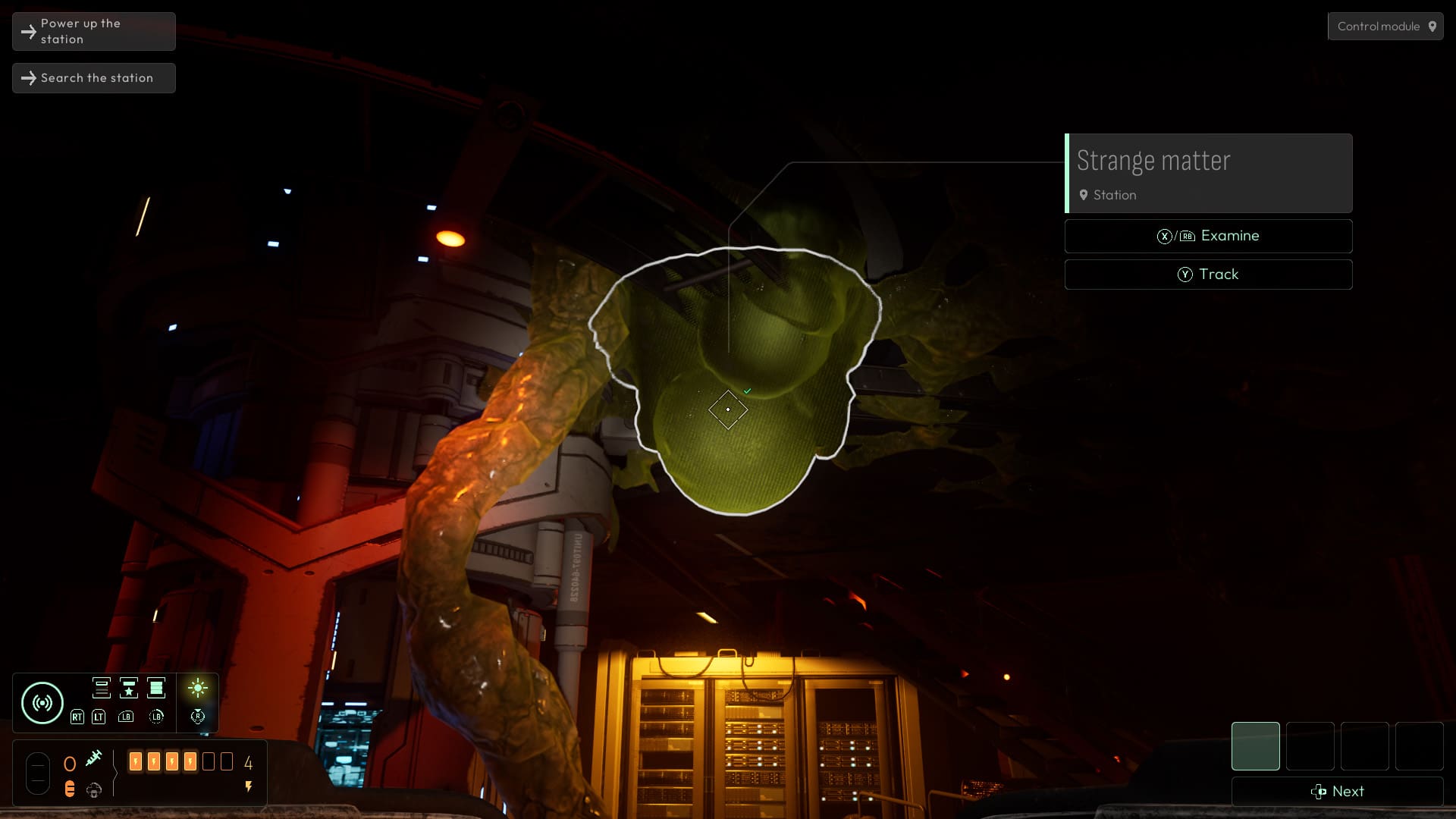
Task: Switch to the second equipment slot
Action: point(1311,746)
